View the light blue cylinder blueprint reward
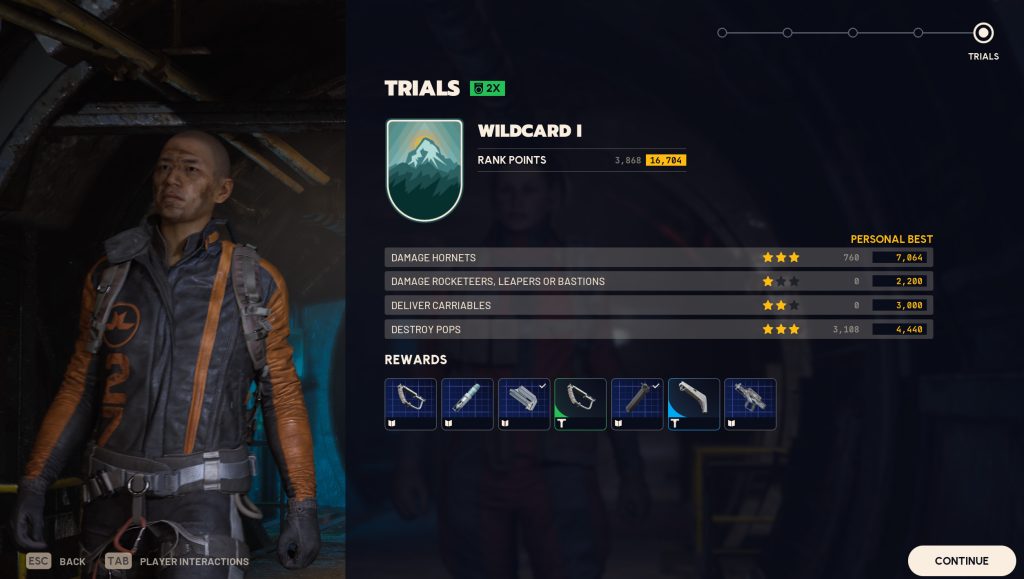This screenshot has width=1024, height=579. [x=467, y=404]
